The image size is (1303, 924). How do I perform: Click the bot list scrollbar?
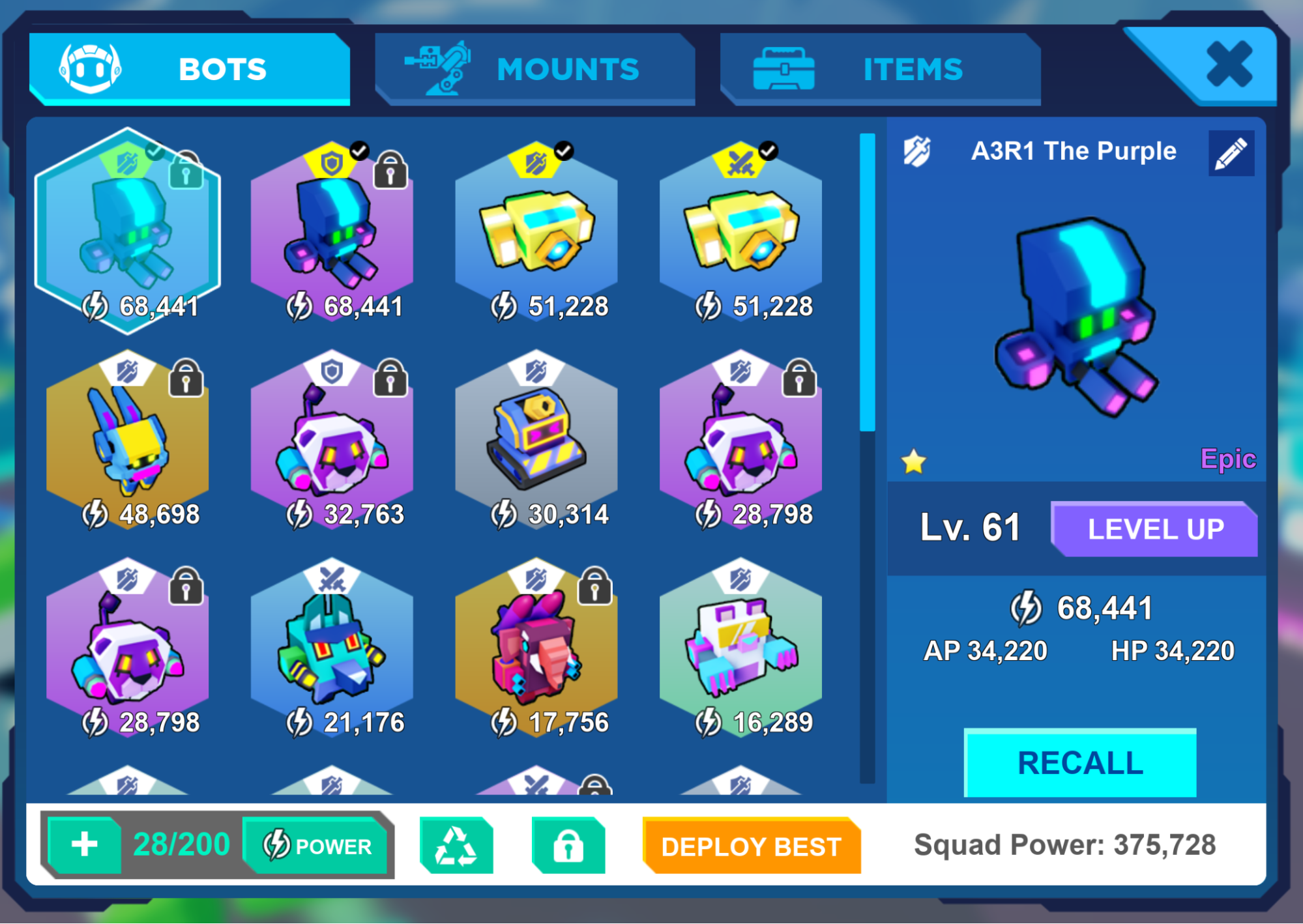click(x=867, y=456)
